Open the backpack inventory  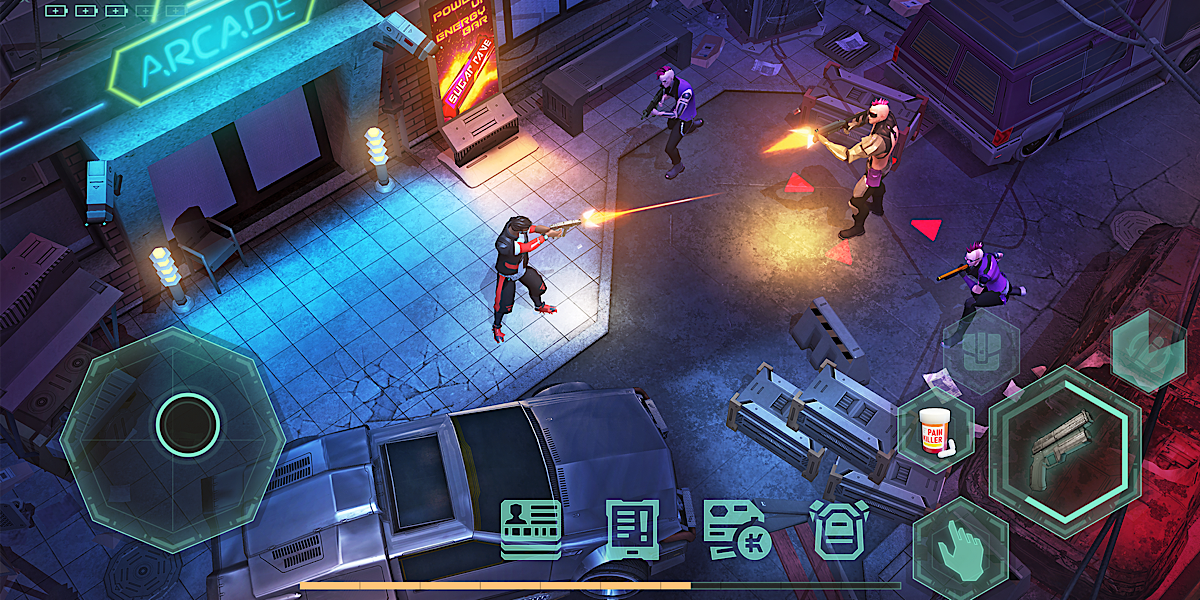coord(837,528)
